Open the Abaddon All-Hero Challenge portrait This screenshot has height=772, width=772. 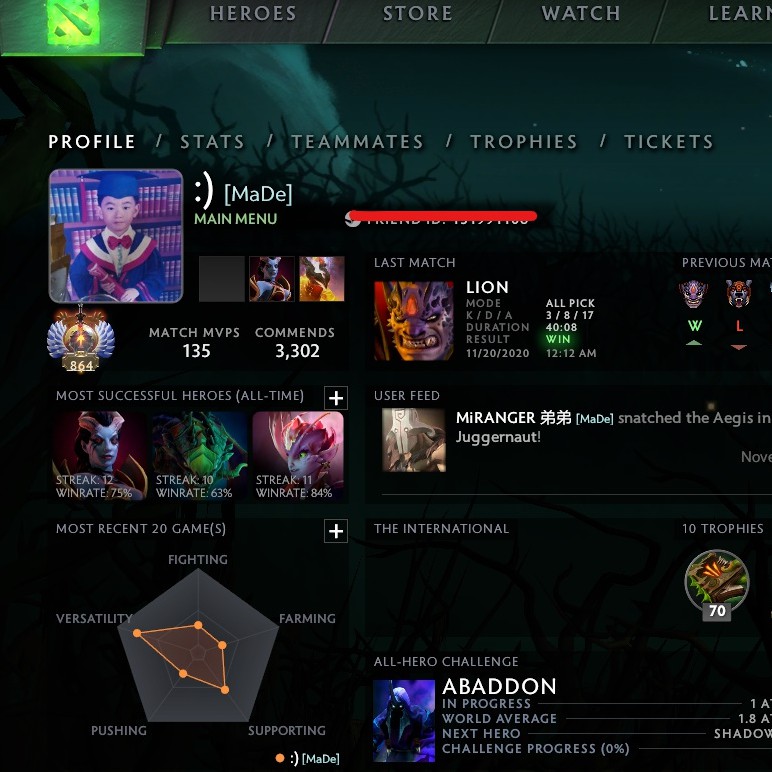click(404, 717)
